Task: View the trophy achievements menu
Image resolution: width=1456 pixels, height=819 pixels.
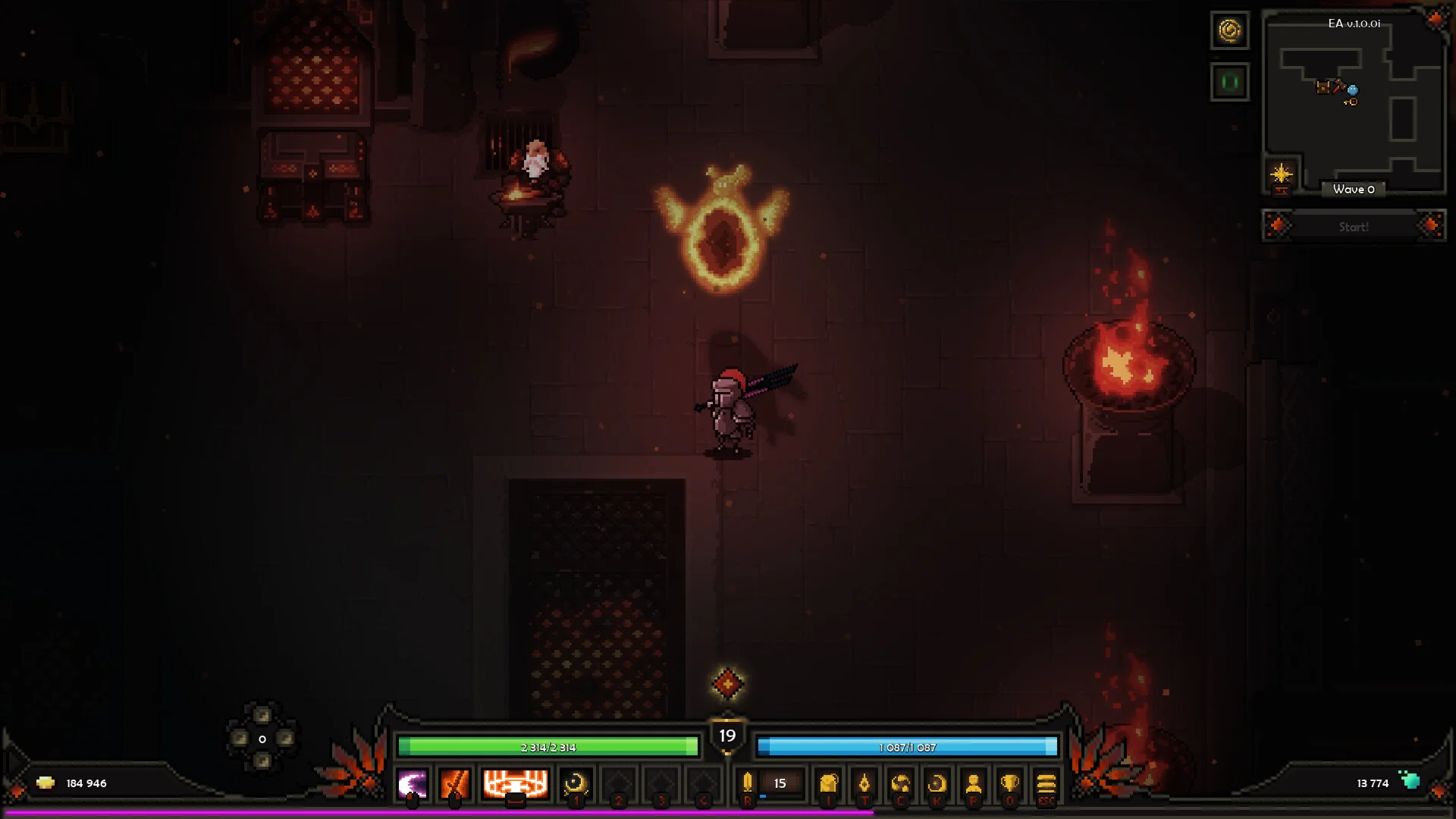Action: pyautogui.click(x=1010, y=784)
